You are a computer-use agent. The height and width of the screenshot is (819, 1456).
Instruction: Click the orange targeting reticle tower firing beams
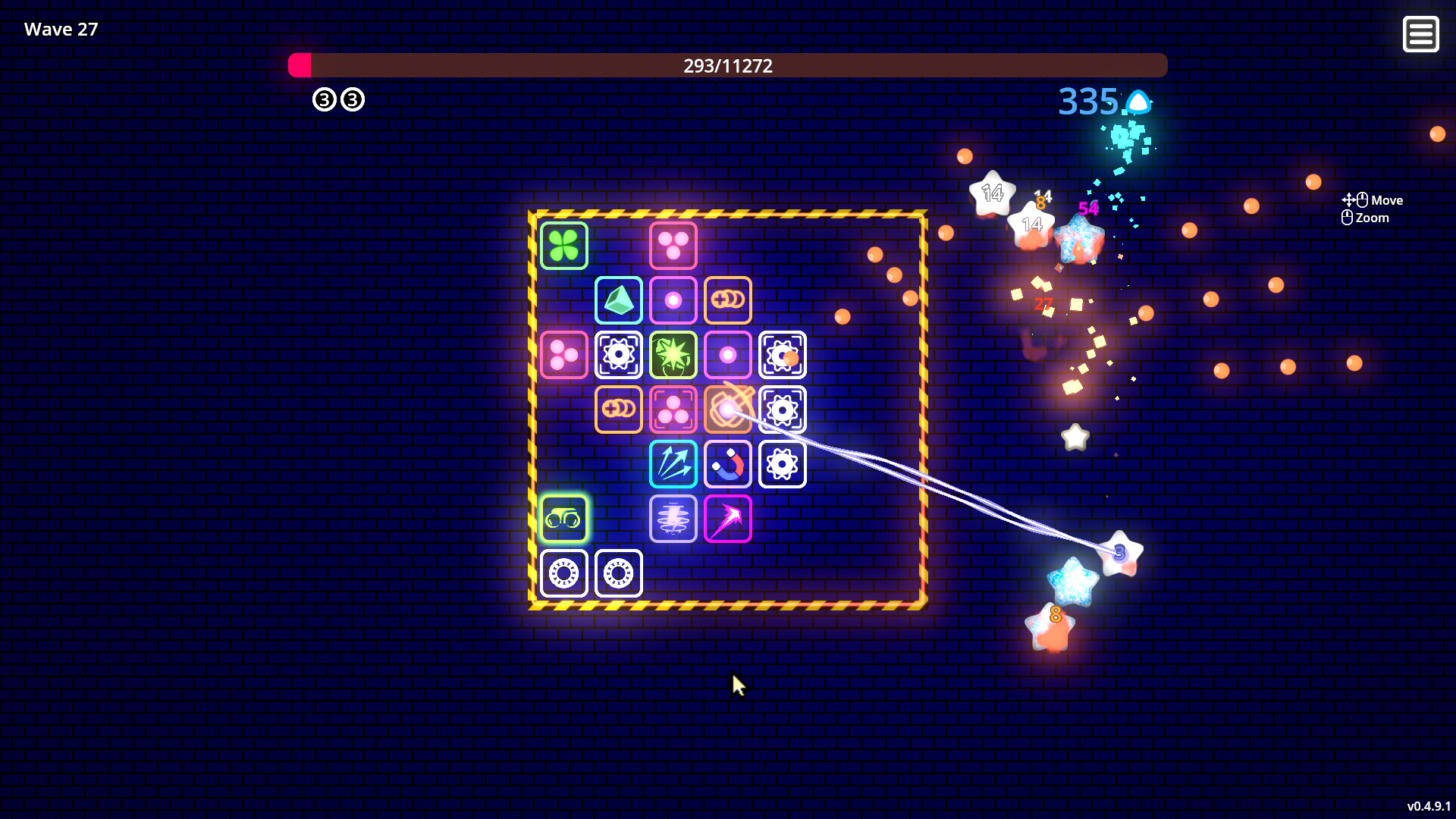pos(727,409)
